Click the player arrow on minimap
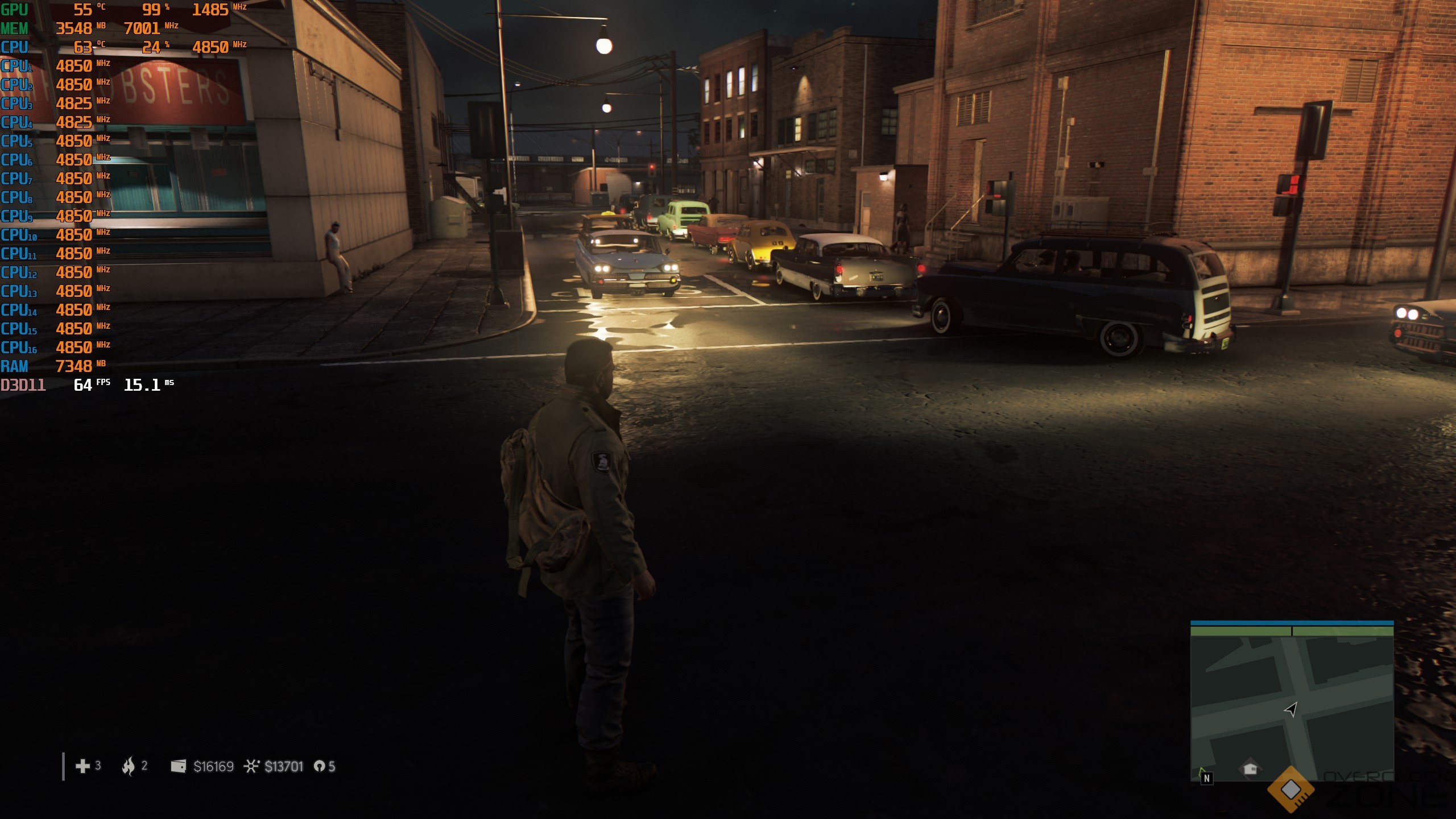Image resolution: width=1456 pixels, height=819 pixels. pos(1290,709)
